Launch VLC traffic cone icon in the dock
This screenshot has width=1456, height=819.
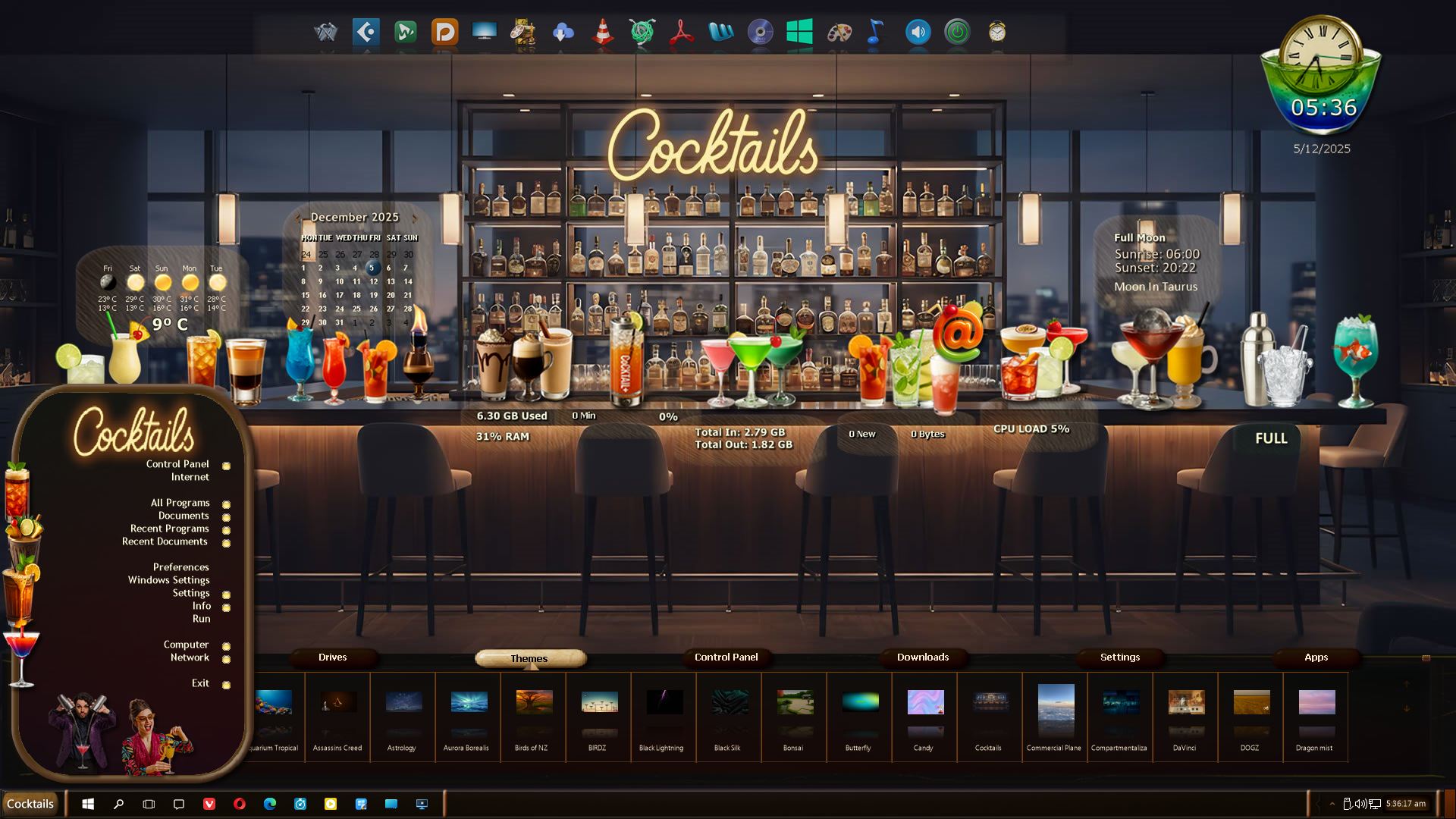pos(603,33)
